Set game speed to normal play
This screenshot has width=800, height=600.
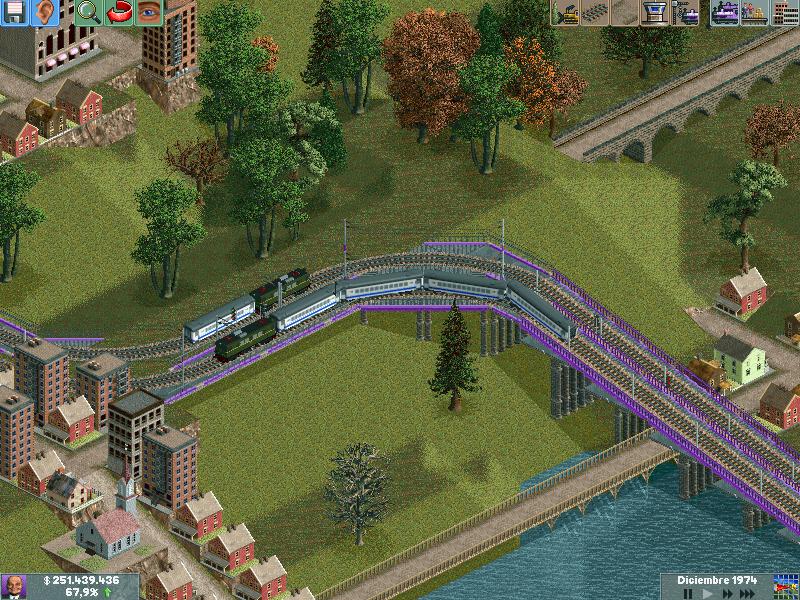[707, 594]
